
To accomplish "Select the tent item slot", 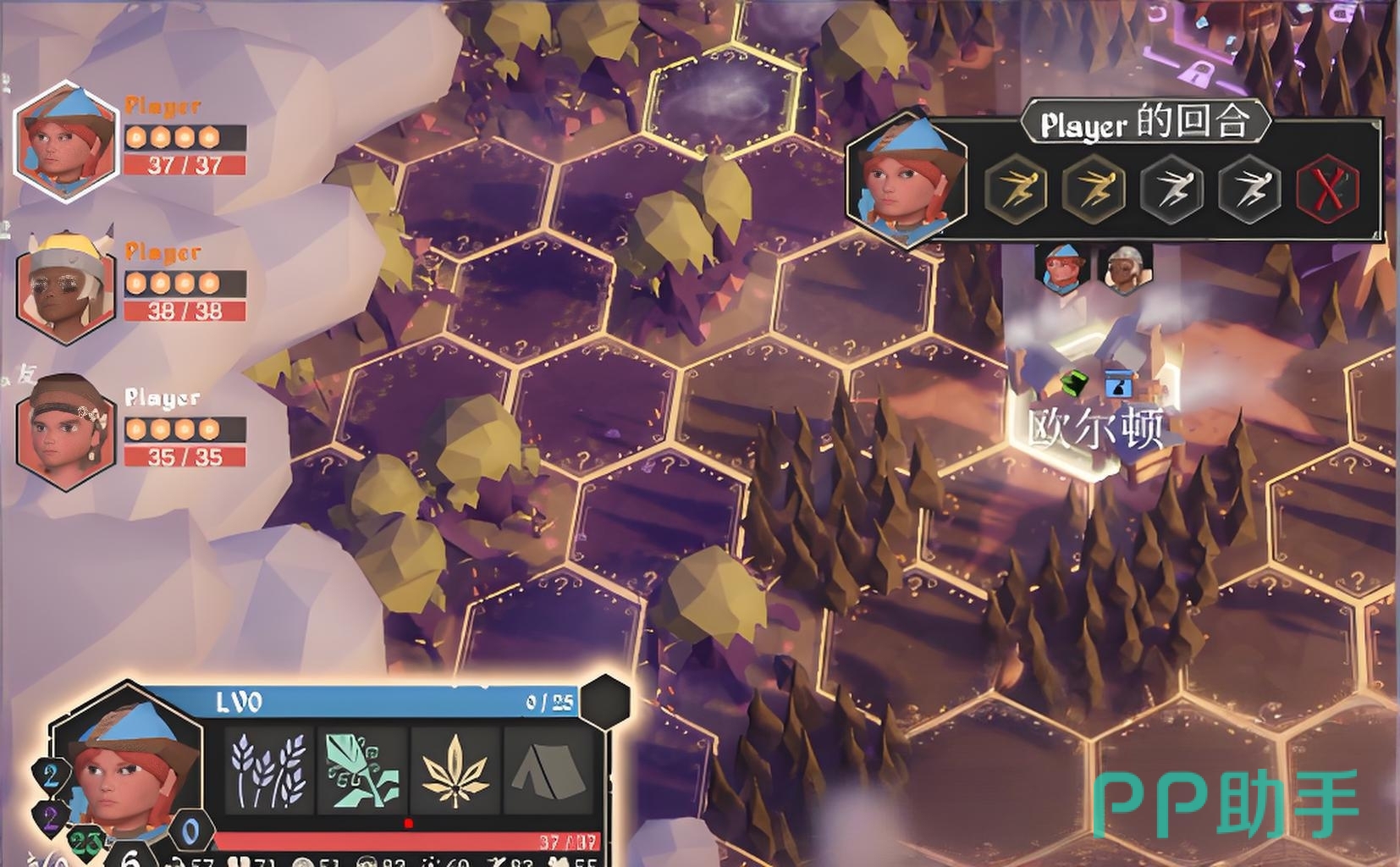I will pos(548,770).
